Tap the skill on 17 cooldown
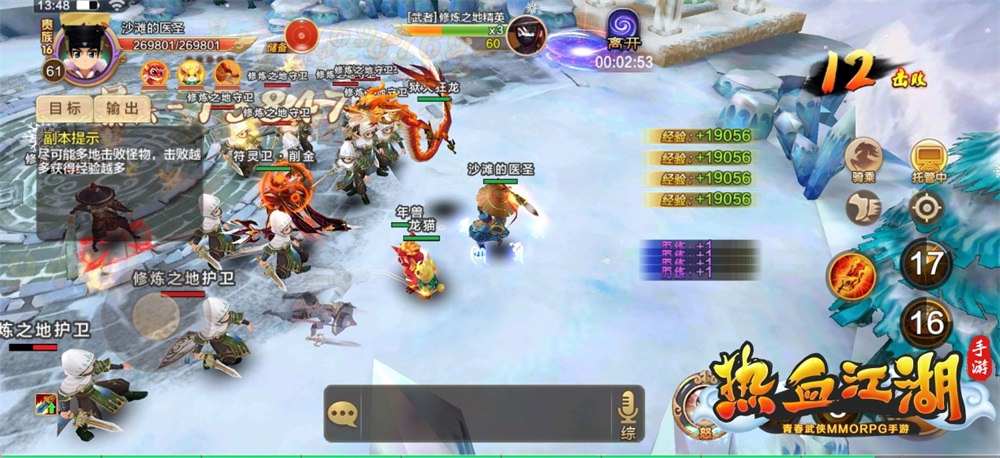The height and width of the screenshot is (458, 1000). click(927, 266)
